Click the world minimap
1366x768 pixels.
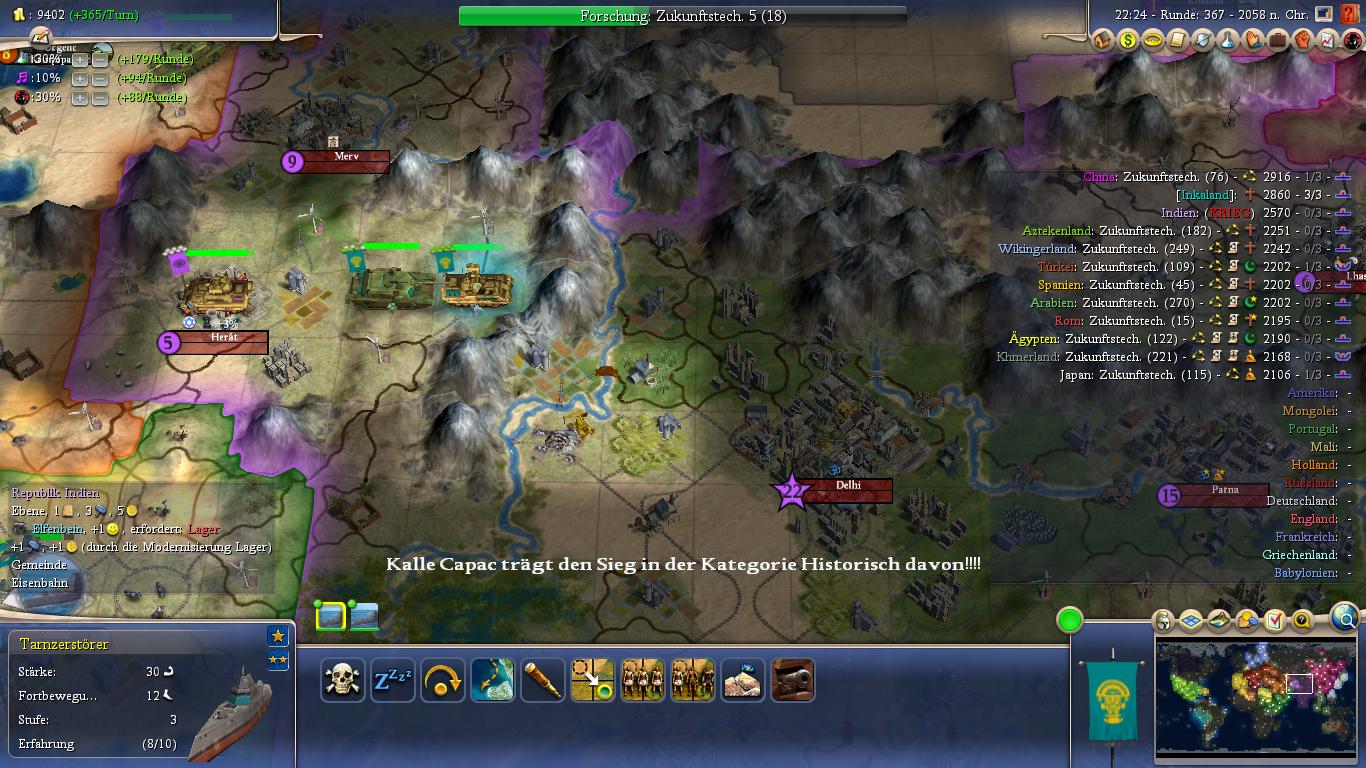(x=1256, y=698)
